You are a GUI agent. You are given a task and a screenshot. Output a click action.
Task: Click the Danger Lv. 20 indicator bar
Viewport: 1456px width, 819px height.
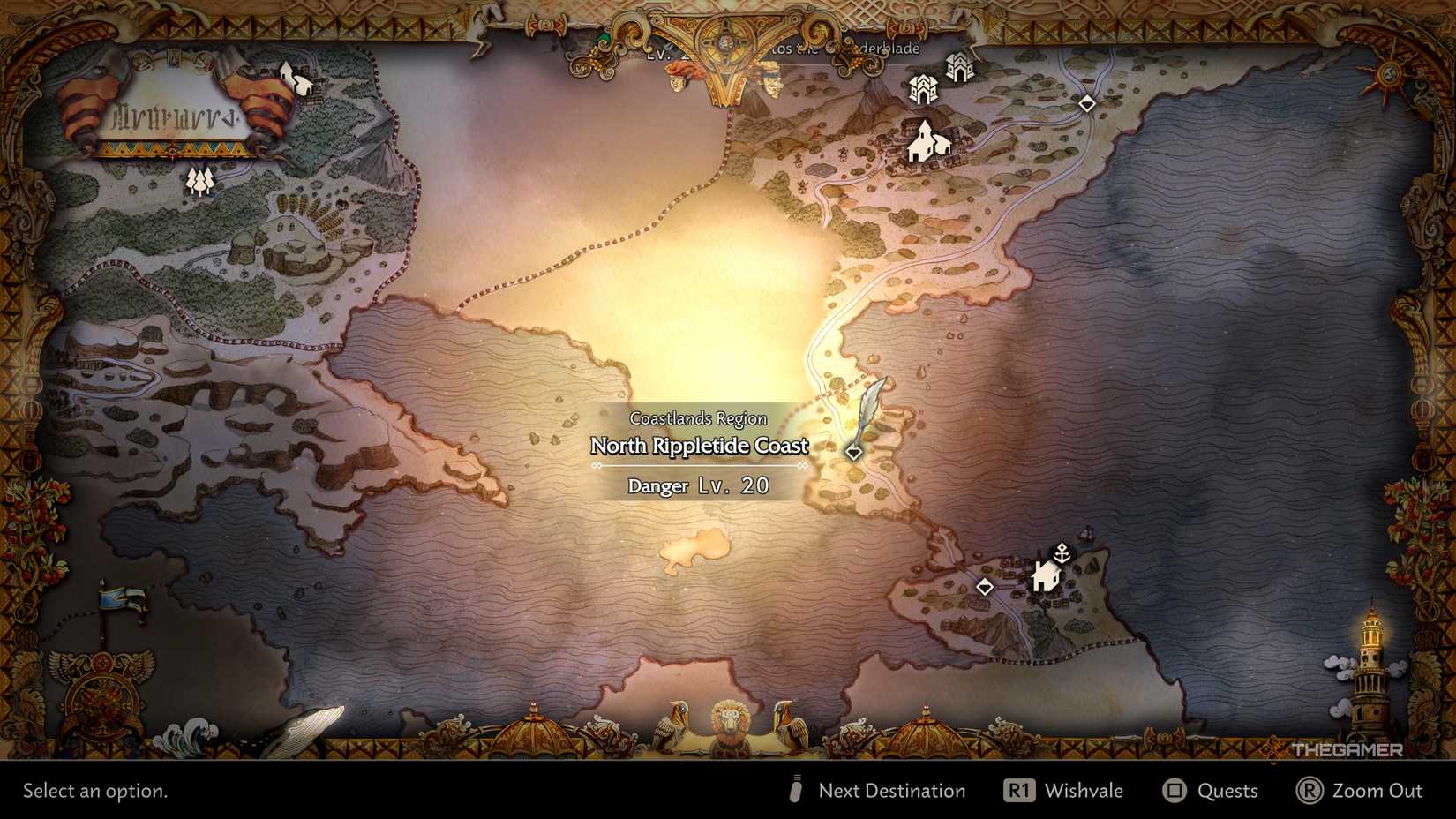click(x=698, y=485)
